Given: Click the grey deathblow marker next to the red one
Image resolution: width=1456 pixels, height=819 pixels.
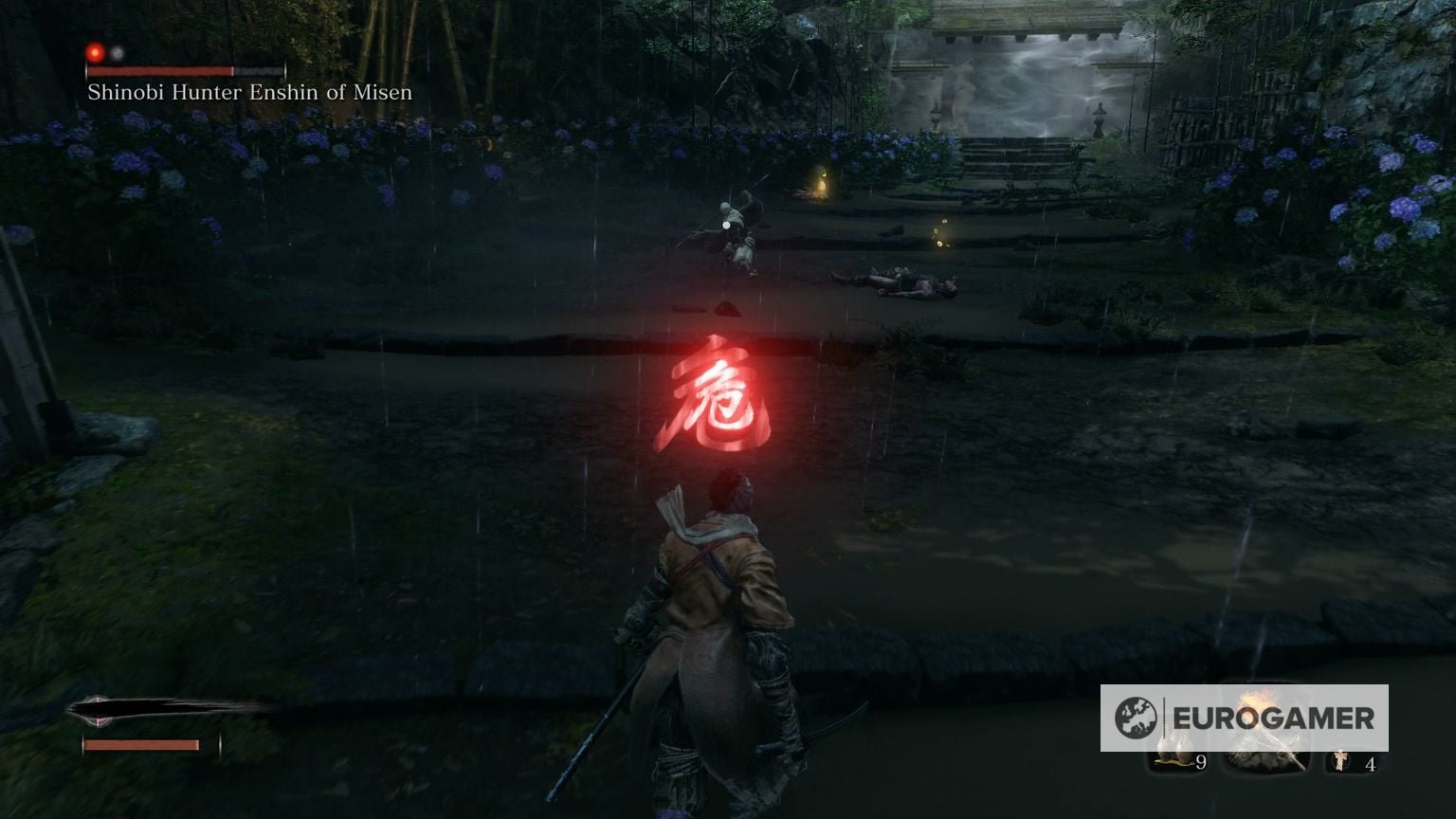Looking at the screenshot, I should [118, 54].
